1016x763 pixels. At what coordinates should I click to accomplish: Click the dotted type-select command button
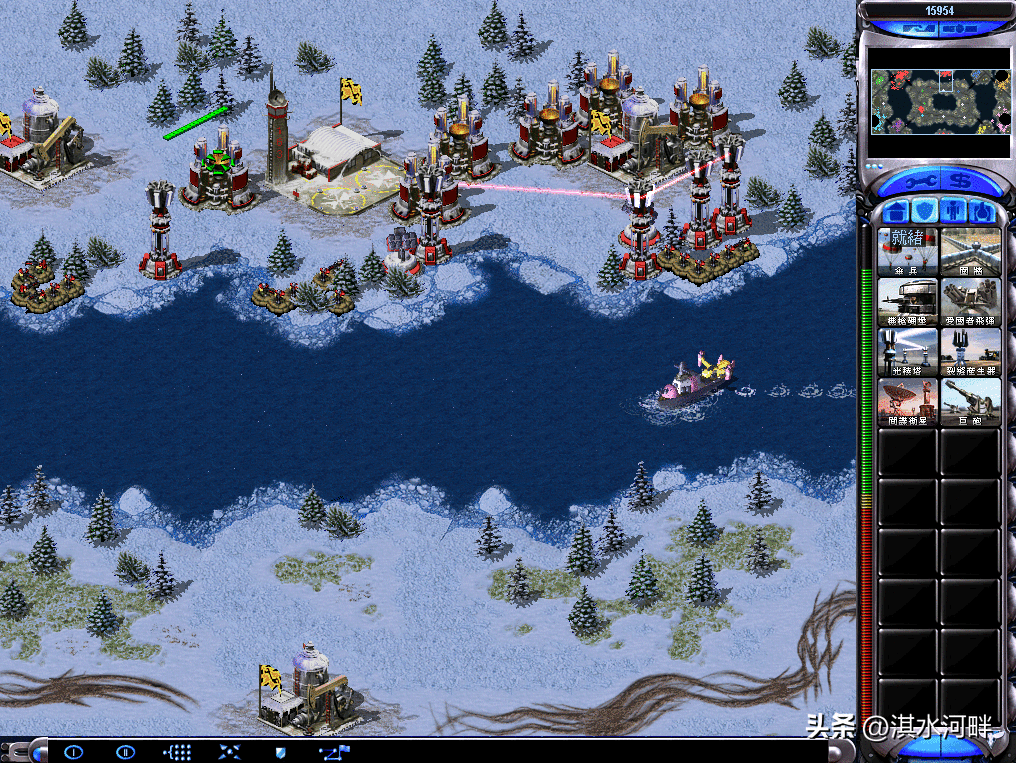pos(177,751)
